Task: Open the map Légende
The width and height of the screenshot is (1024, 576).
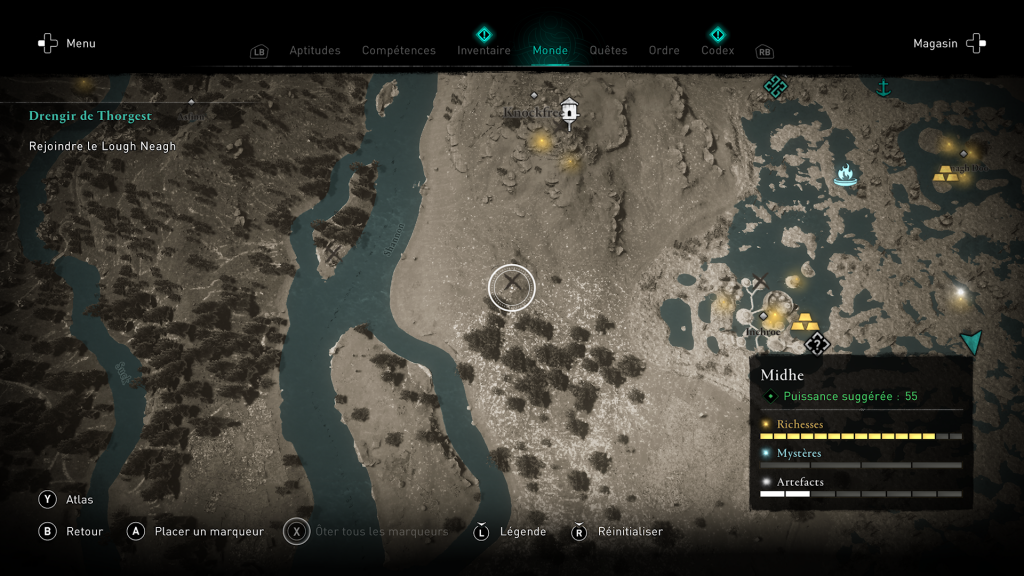Action: pos(510,532)
